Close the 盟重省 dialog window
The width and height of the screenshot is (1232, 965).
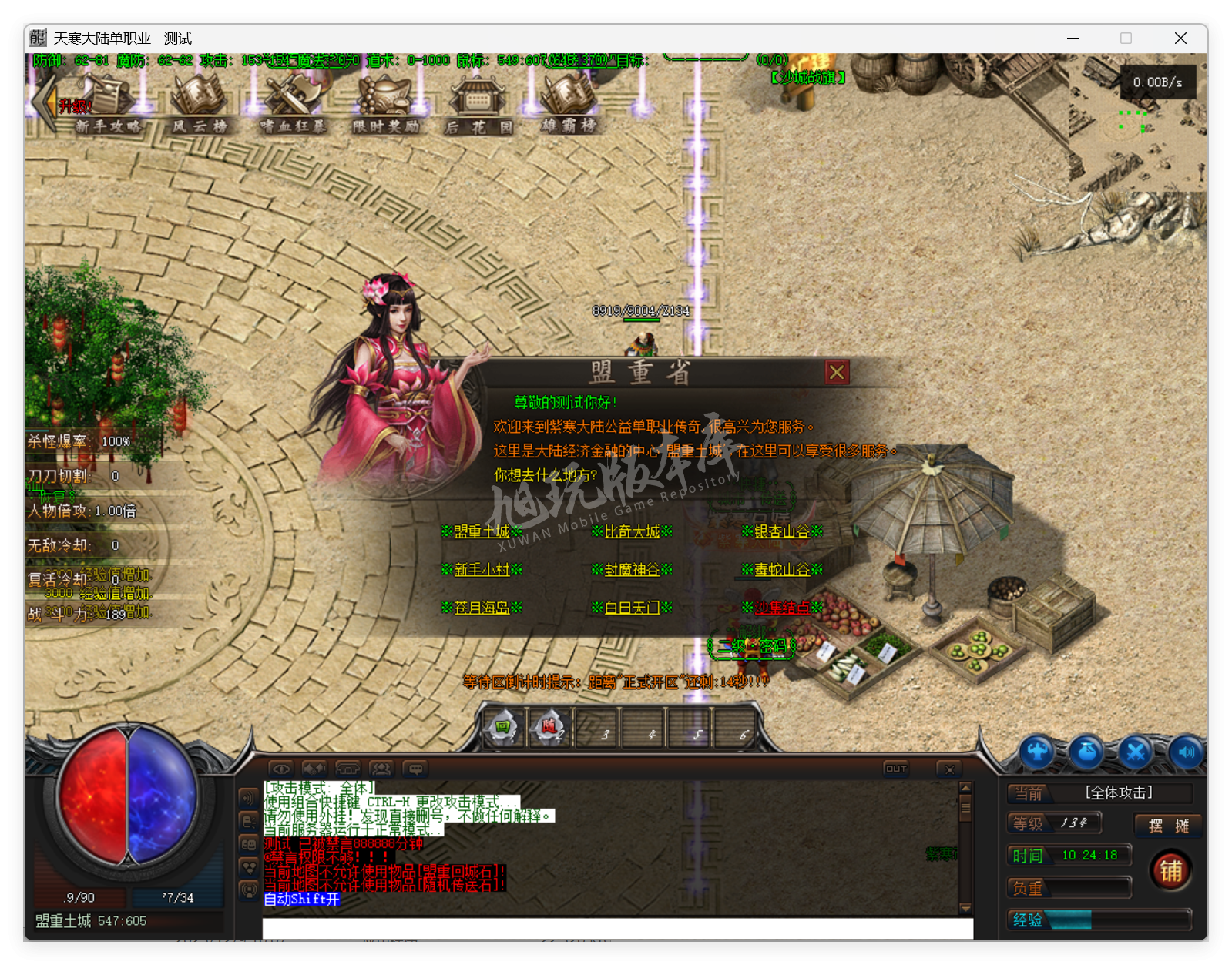[x=838, y=371]
